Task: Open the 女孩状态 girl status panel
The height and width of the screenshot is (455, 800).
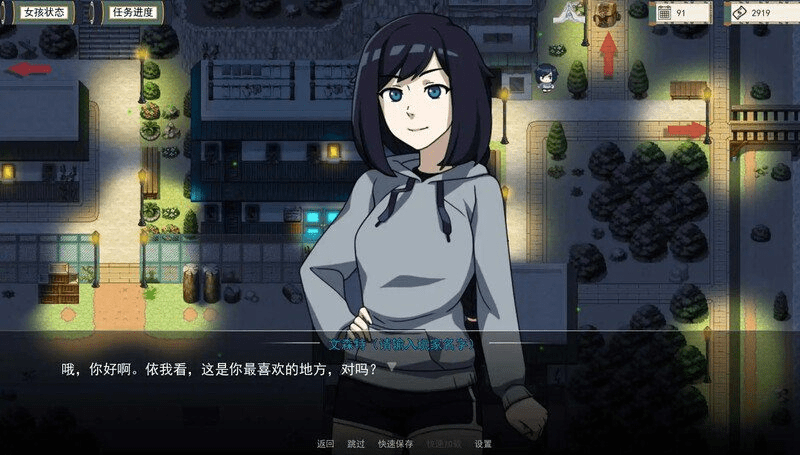Action: tap(44, 13)
